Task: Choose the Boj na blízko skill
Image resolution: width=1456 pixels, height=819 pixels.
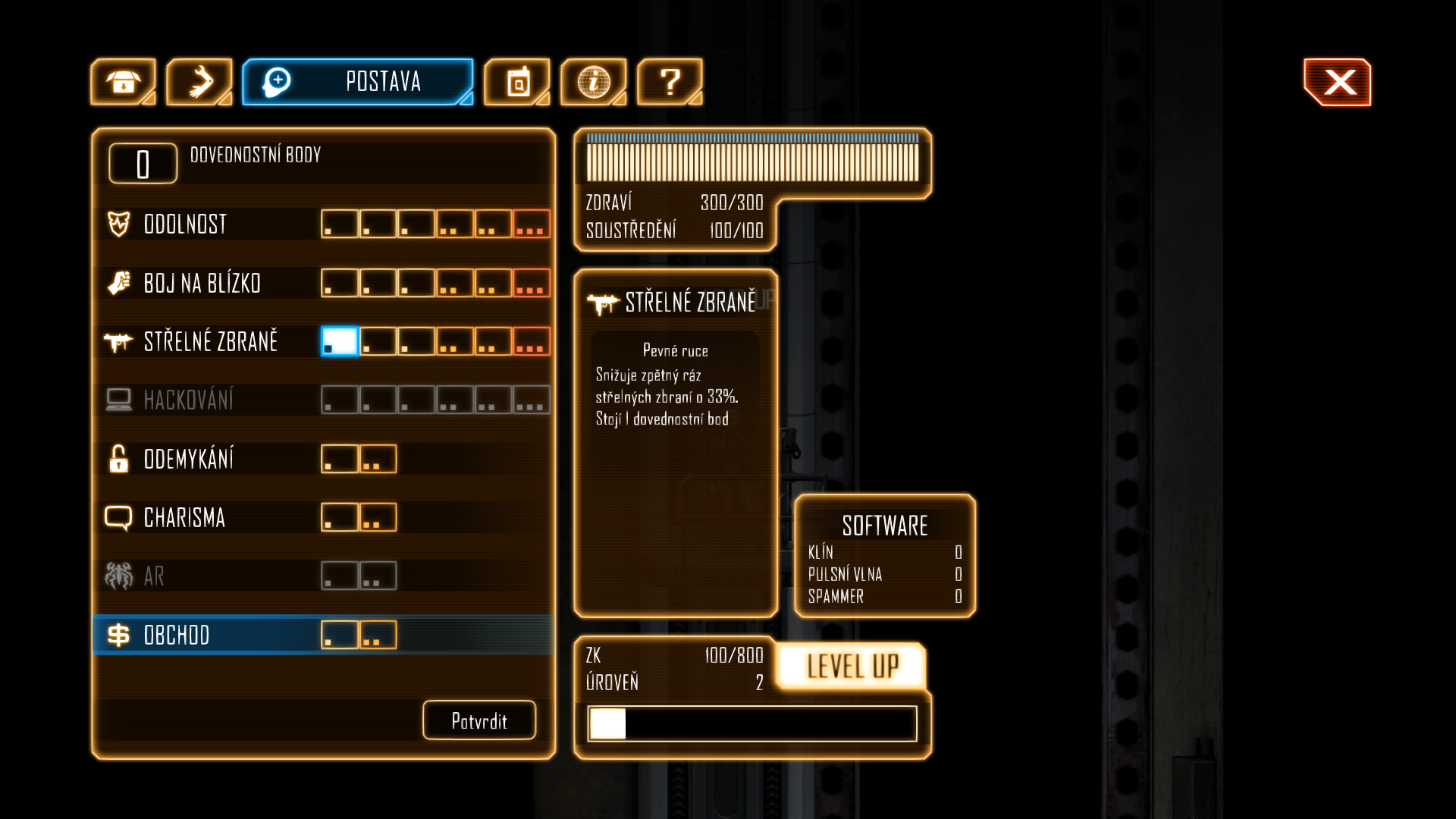Action: 202,284
